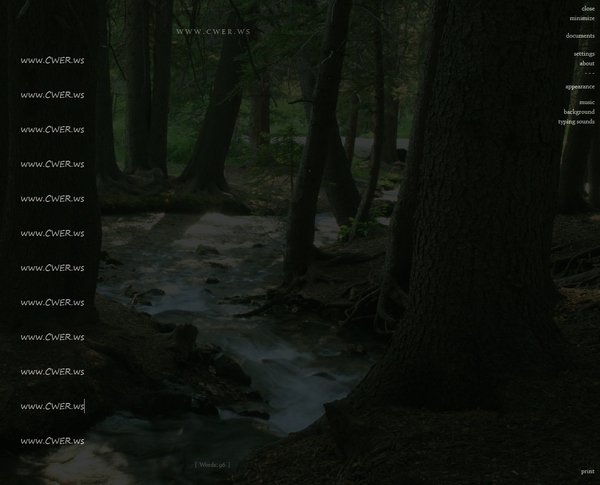Click the close menu entry
600x485 pixels.
[x=588, y=8]
